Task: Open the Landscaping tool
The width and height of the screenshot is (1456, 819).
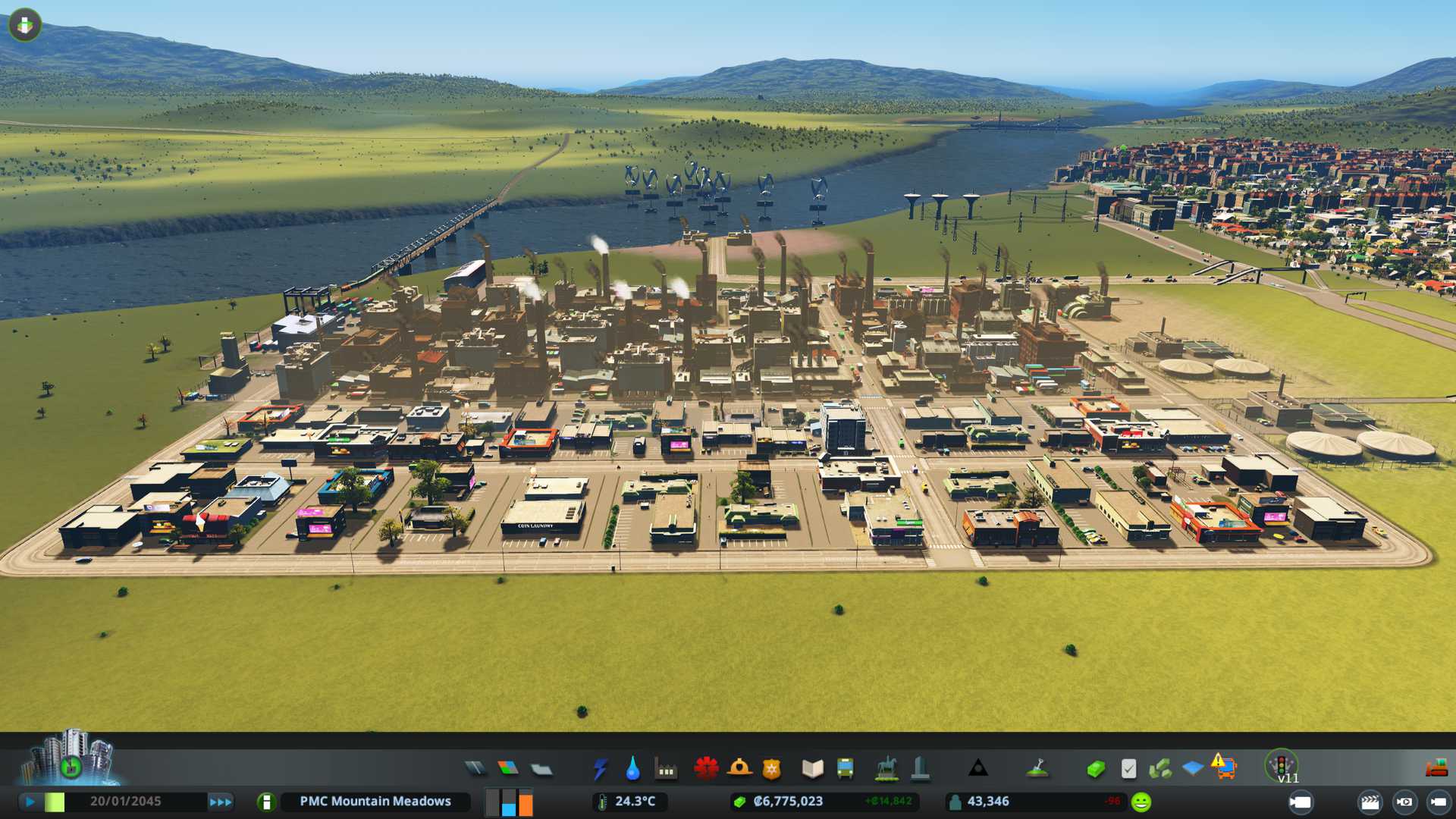Action: click(1037, 769)
